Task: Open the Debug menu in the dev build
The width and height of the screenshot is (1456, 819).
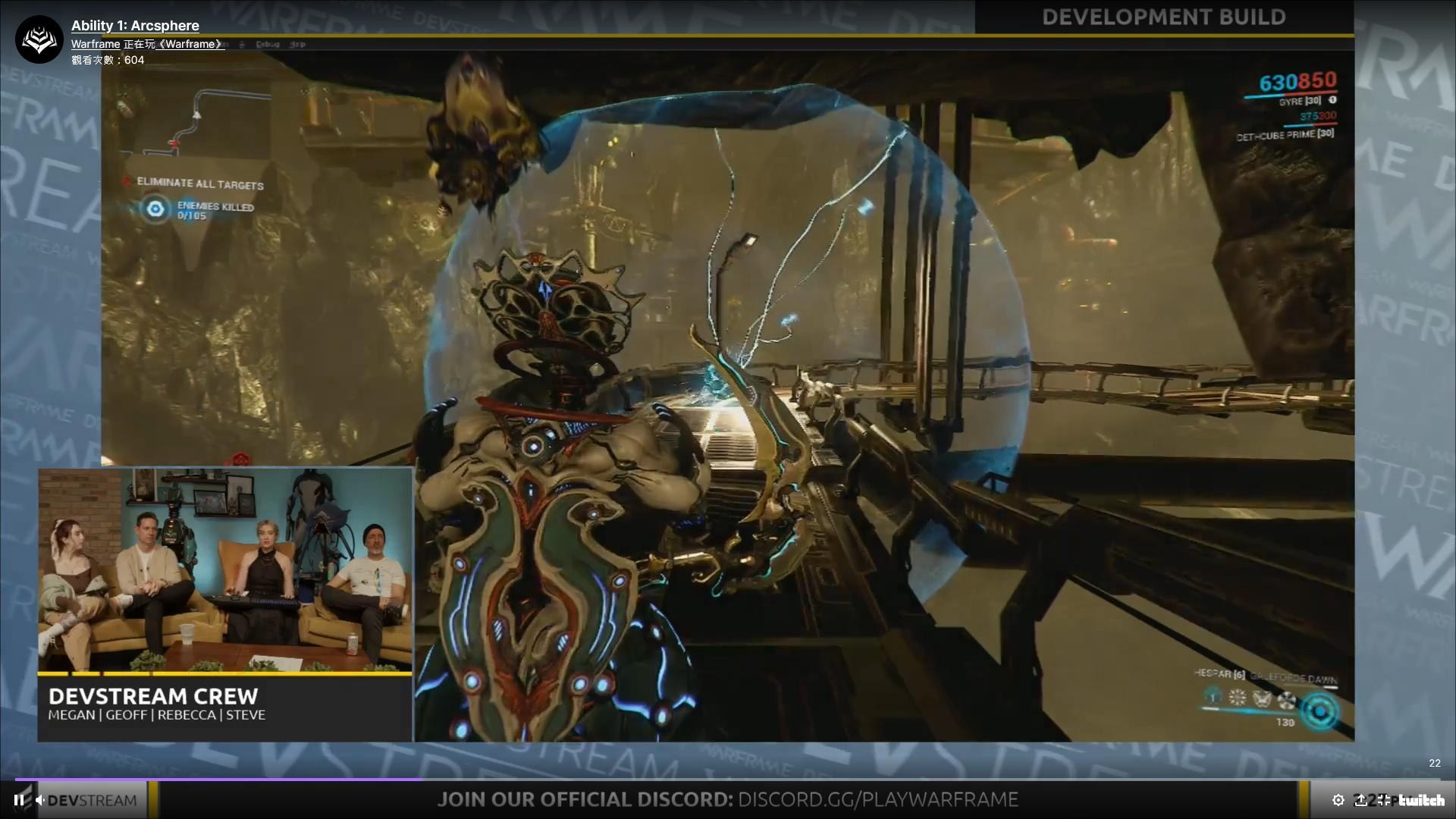Action: (x=268, y=44)
